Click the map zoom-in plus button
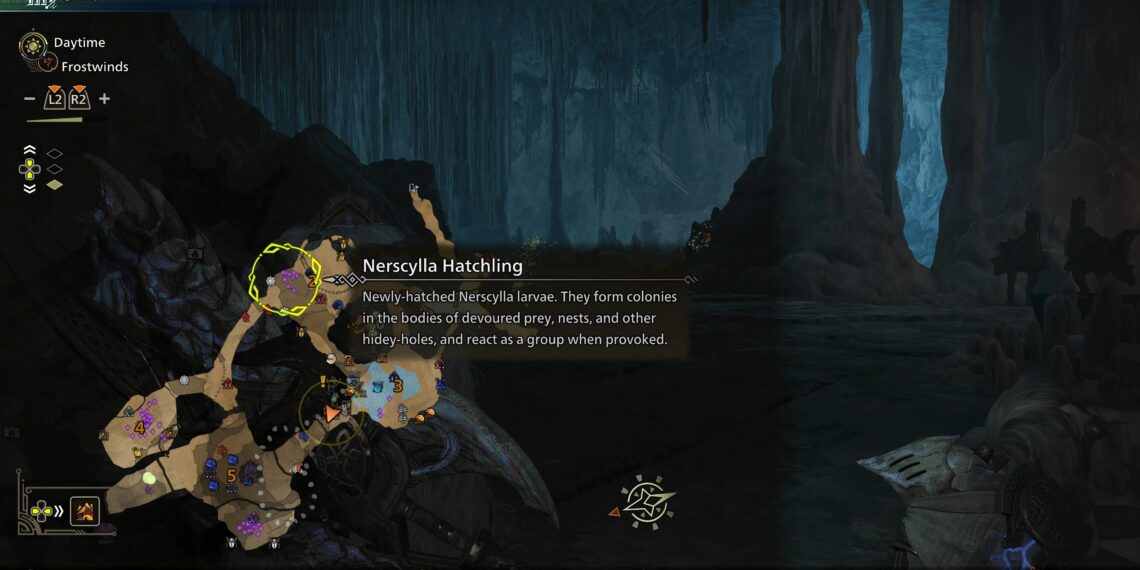The image size is (1140, 570). 104,99
